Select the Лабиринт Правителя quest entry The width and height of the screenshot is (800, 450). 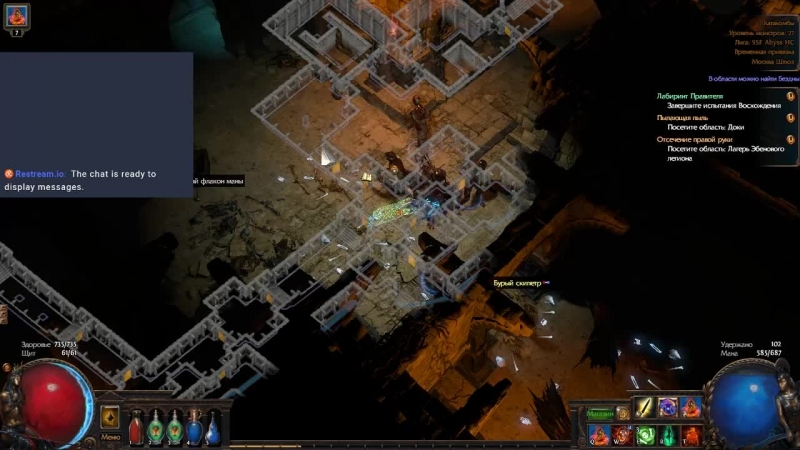690,96
